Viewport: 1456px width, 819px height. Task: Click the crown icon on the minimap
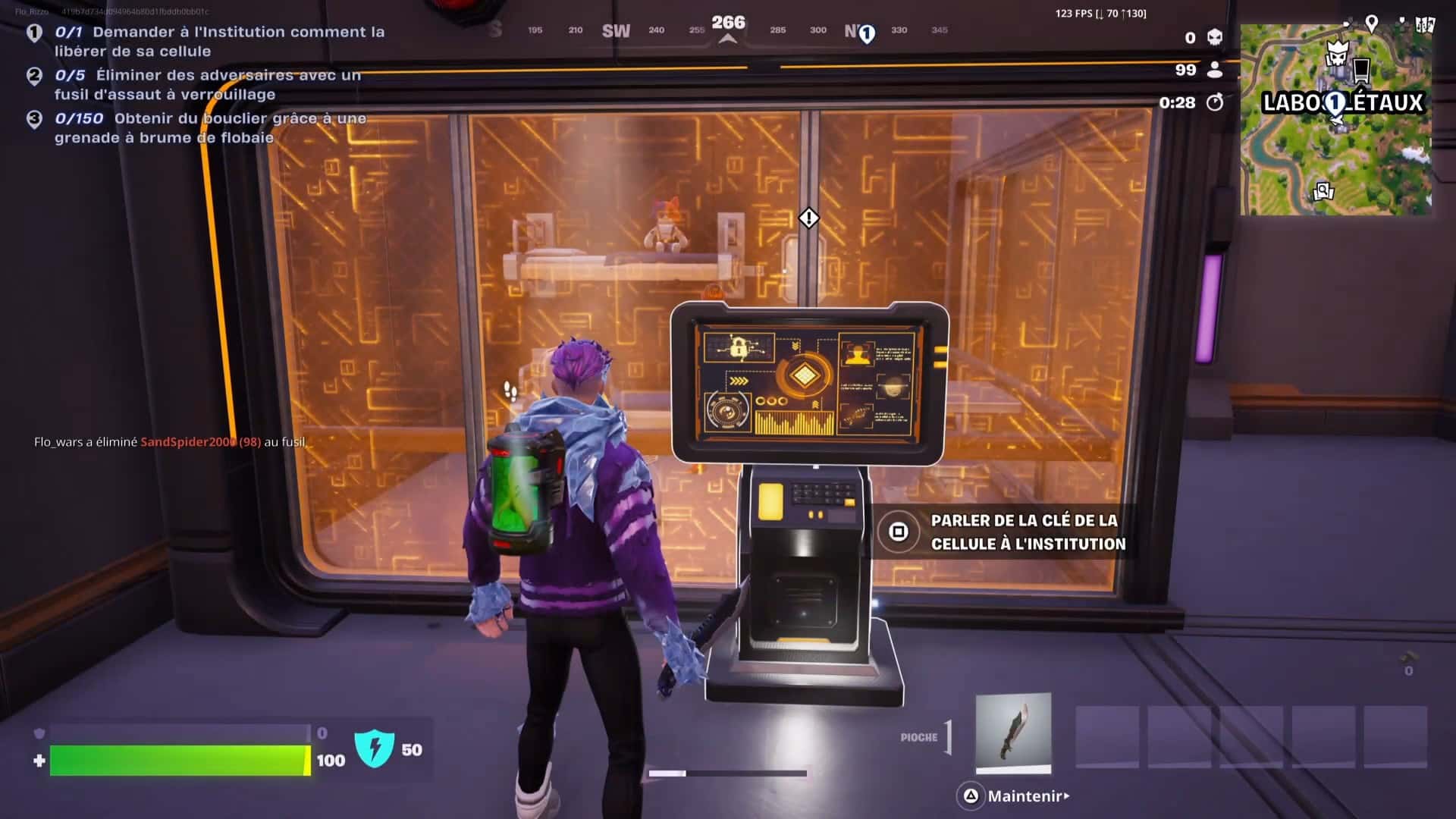[1337, 52]
